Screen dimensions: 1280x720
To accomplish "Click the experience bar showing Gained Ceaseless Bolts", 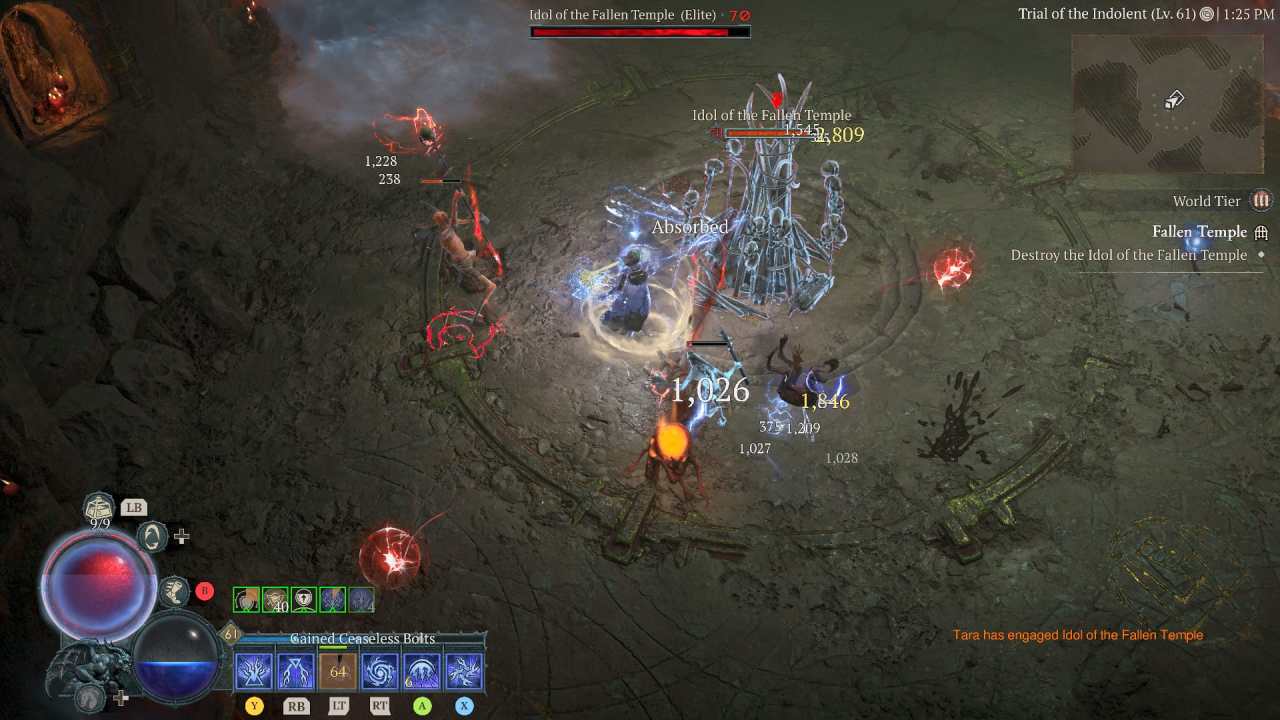I will [x=363, y=638].
